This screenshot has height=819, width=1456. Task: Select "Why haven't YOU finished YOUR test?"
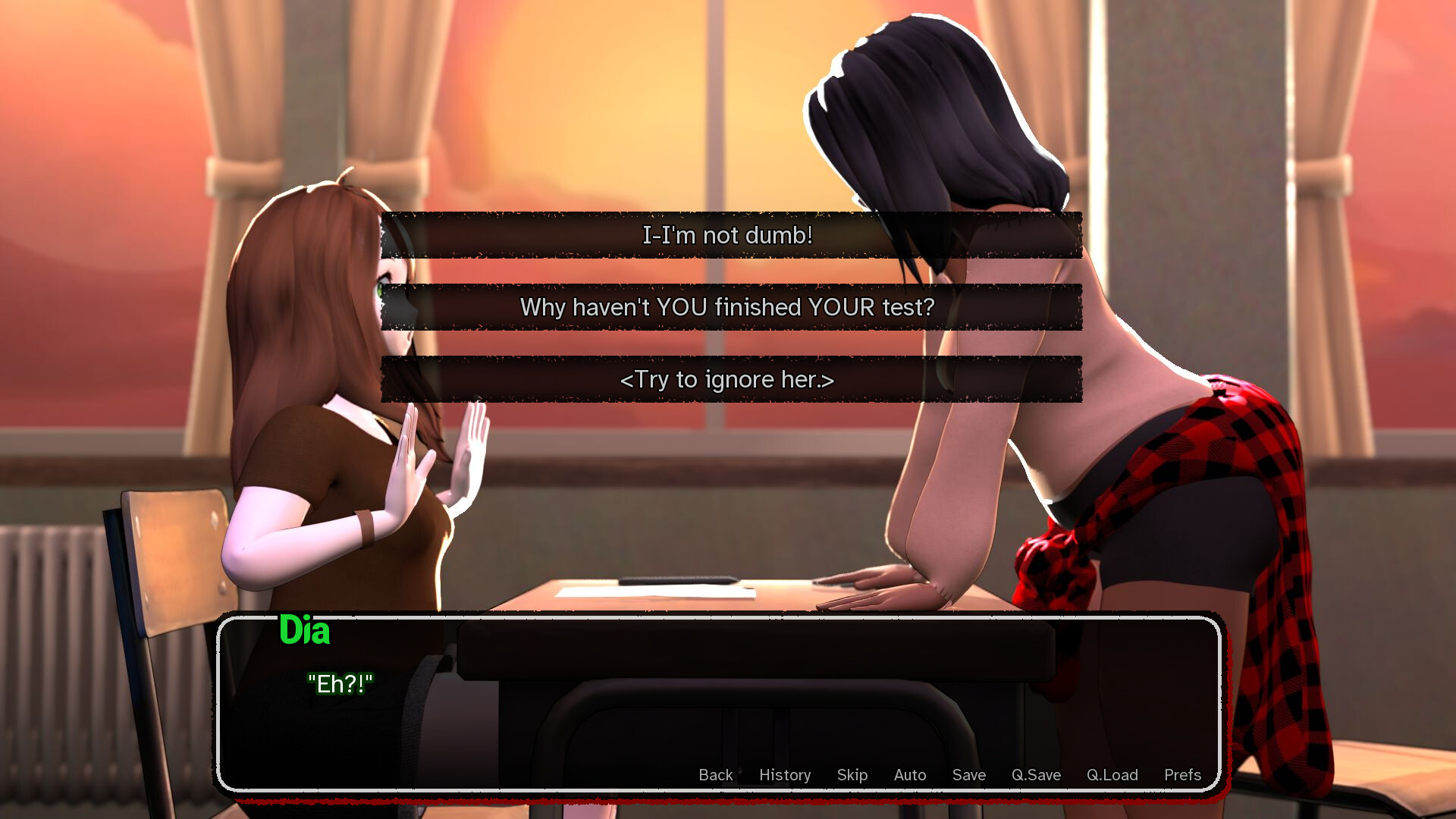[728, 307]
